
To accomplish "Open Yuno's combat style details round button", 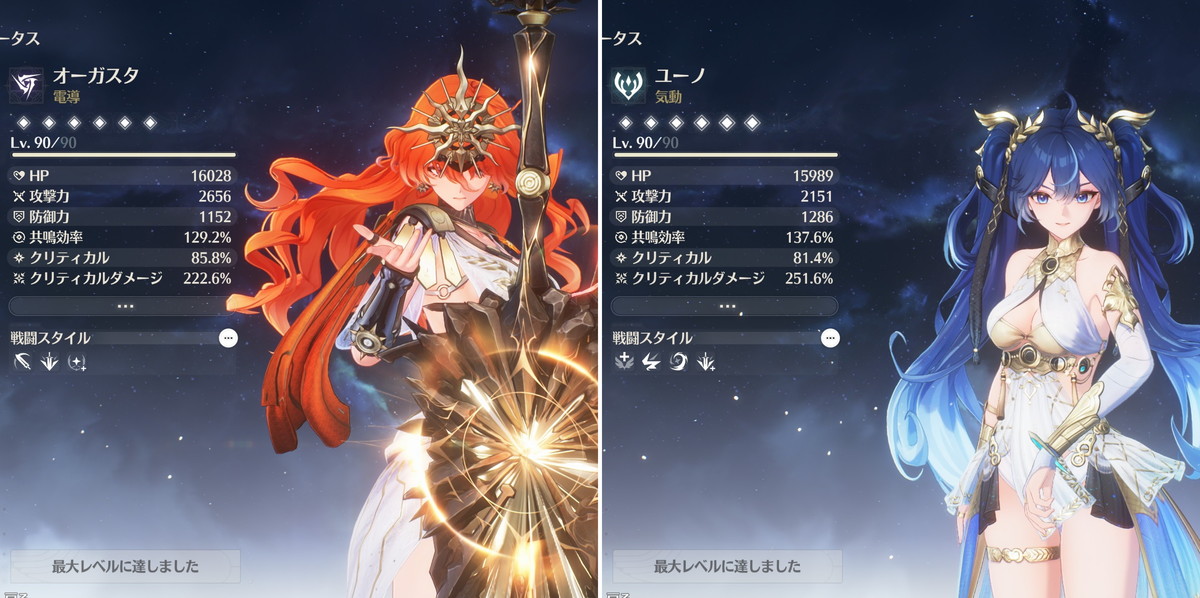I will (830, 338).
